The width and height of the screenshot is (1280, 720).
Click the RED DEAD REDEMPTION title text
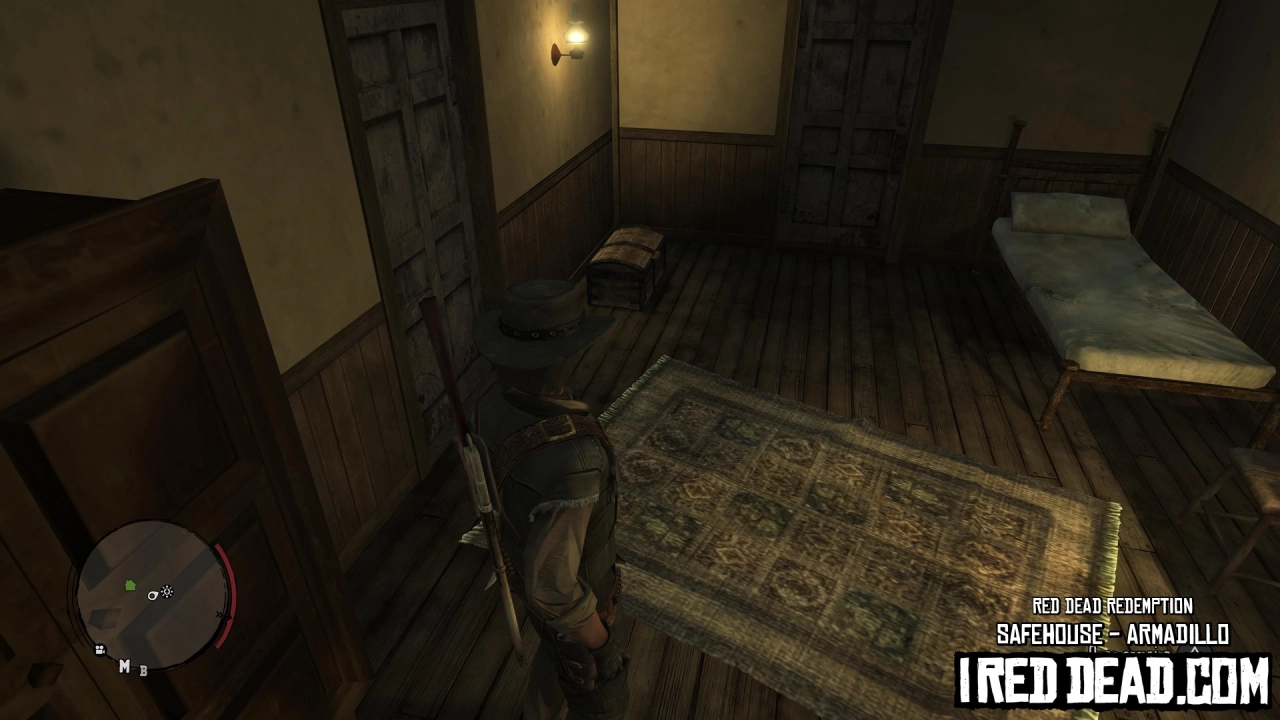coord(1113,604)
